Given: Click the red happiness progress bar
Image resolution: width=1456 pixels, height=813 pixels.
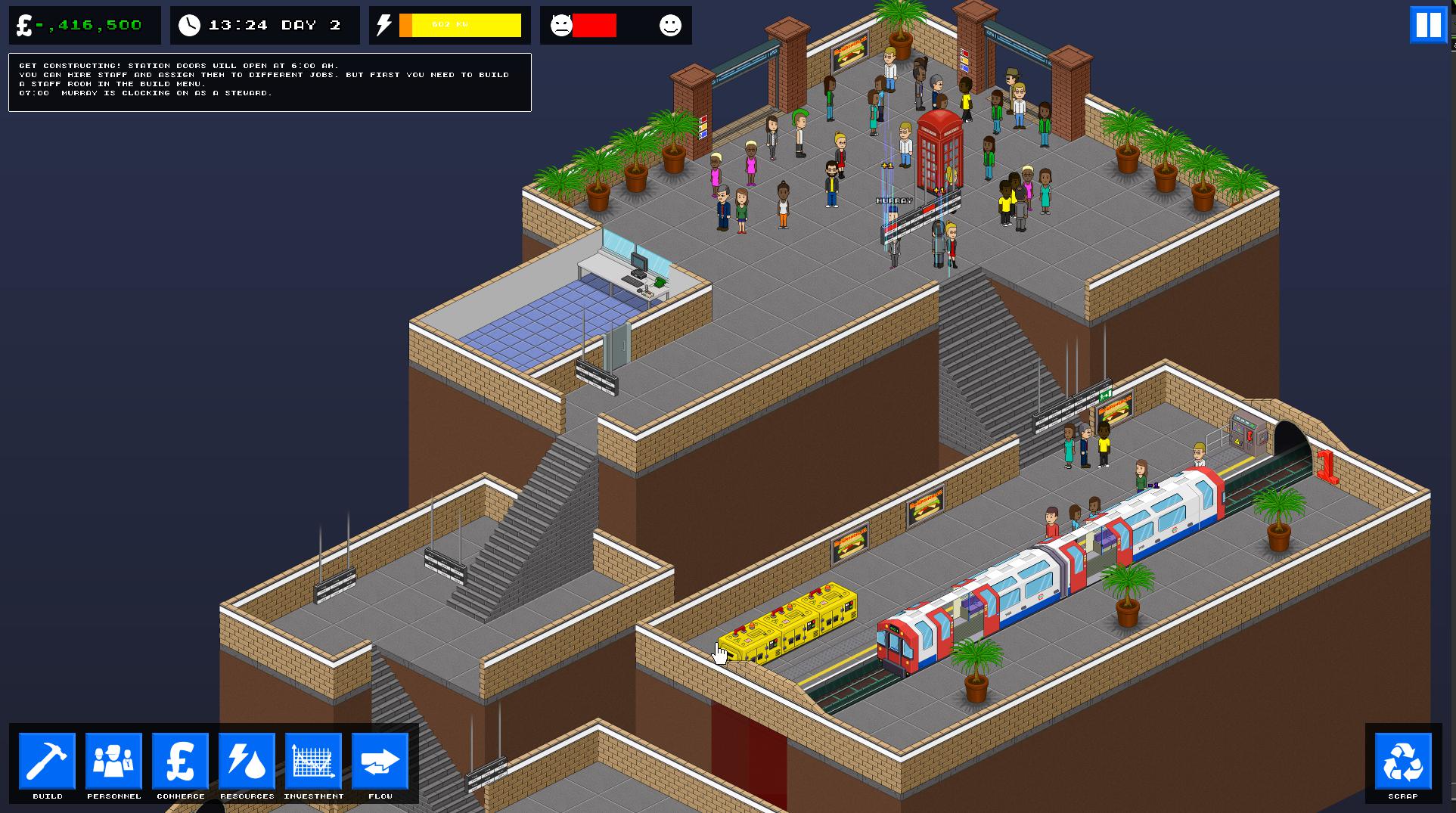Looking at the screenshot, I should pos(594,26).
